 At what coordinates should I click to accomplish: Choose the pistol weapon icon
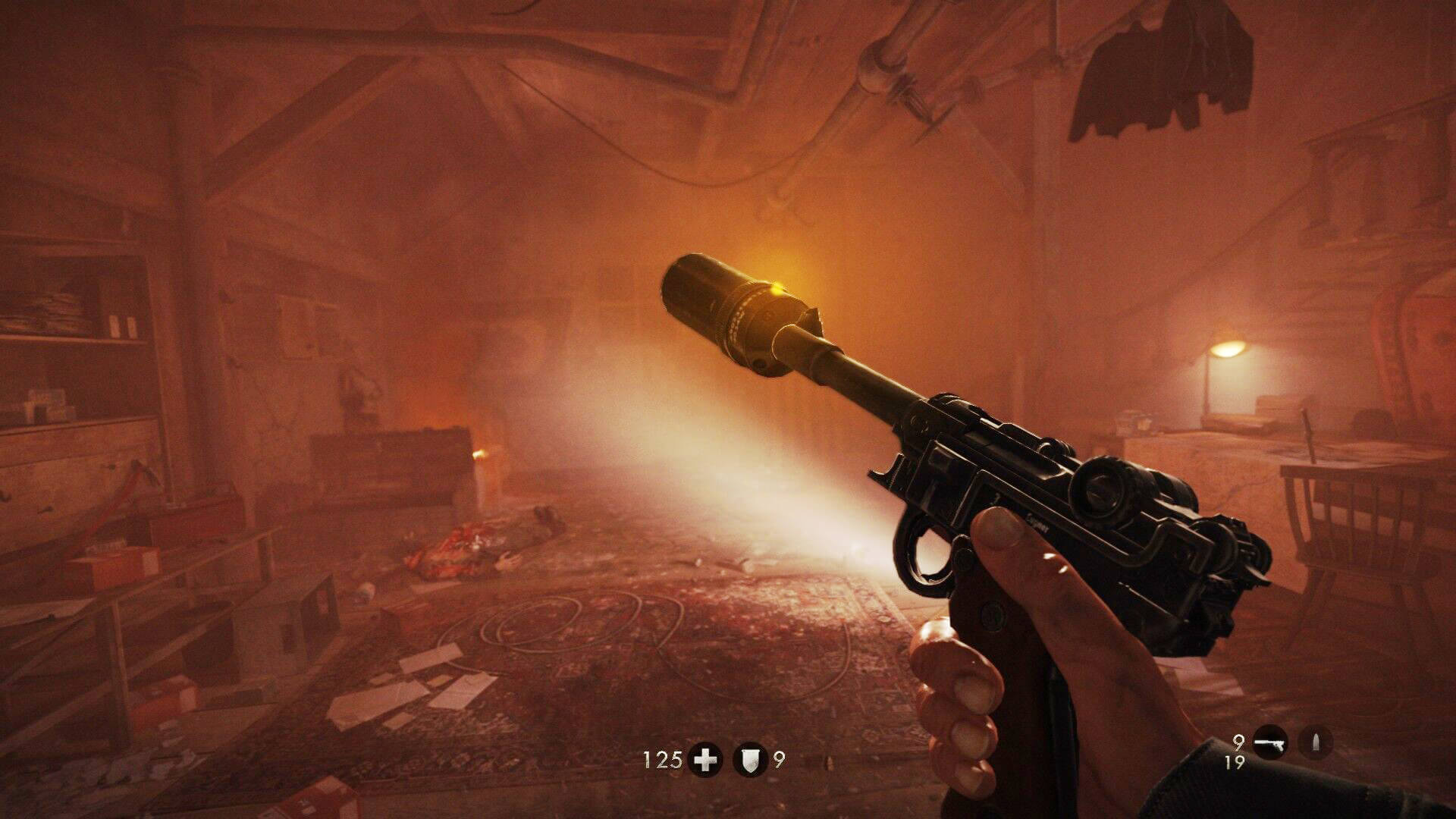[x=1270, y=743]
